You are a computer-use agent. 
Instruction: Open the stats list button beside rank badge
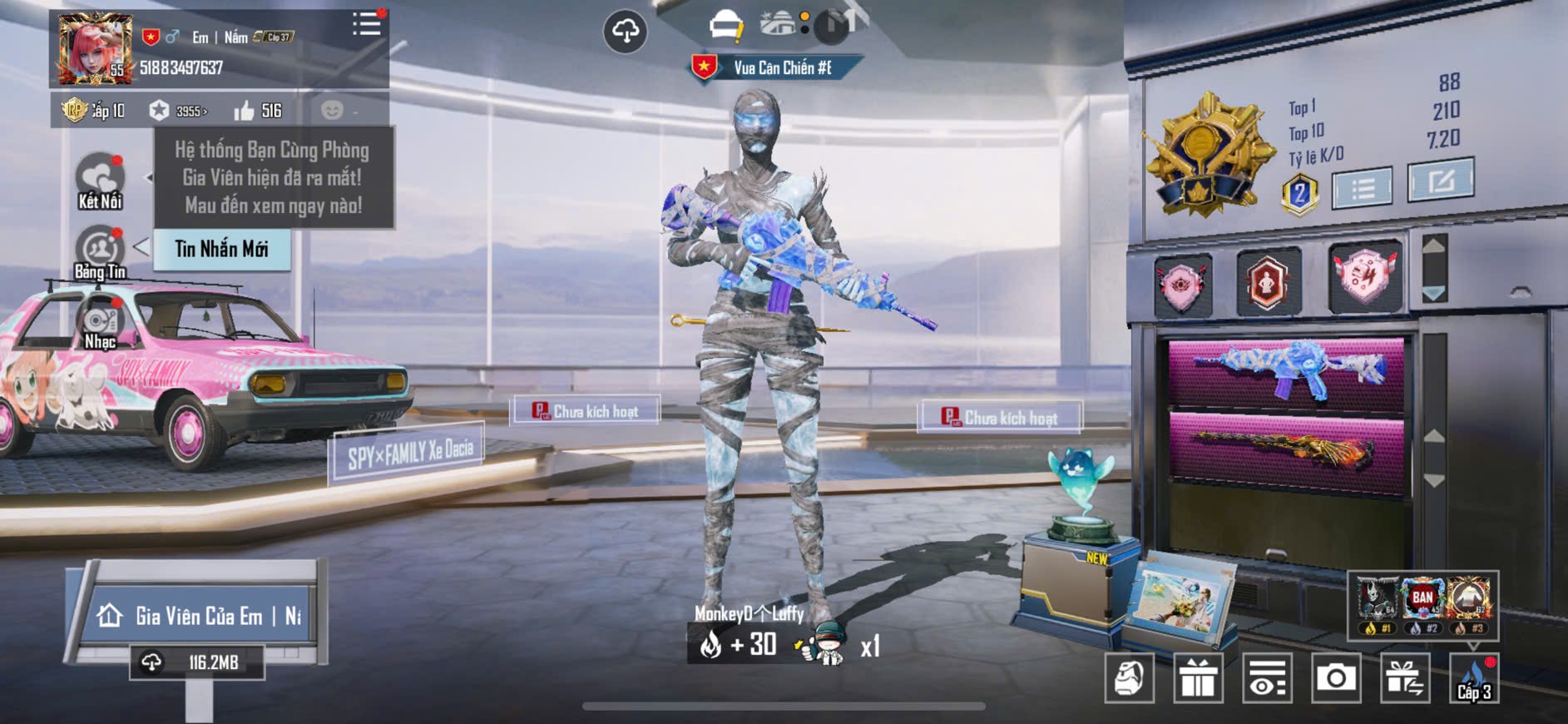[x=1362, y=188]
